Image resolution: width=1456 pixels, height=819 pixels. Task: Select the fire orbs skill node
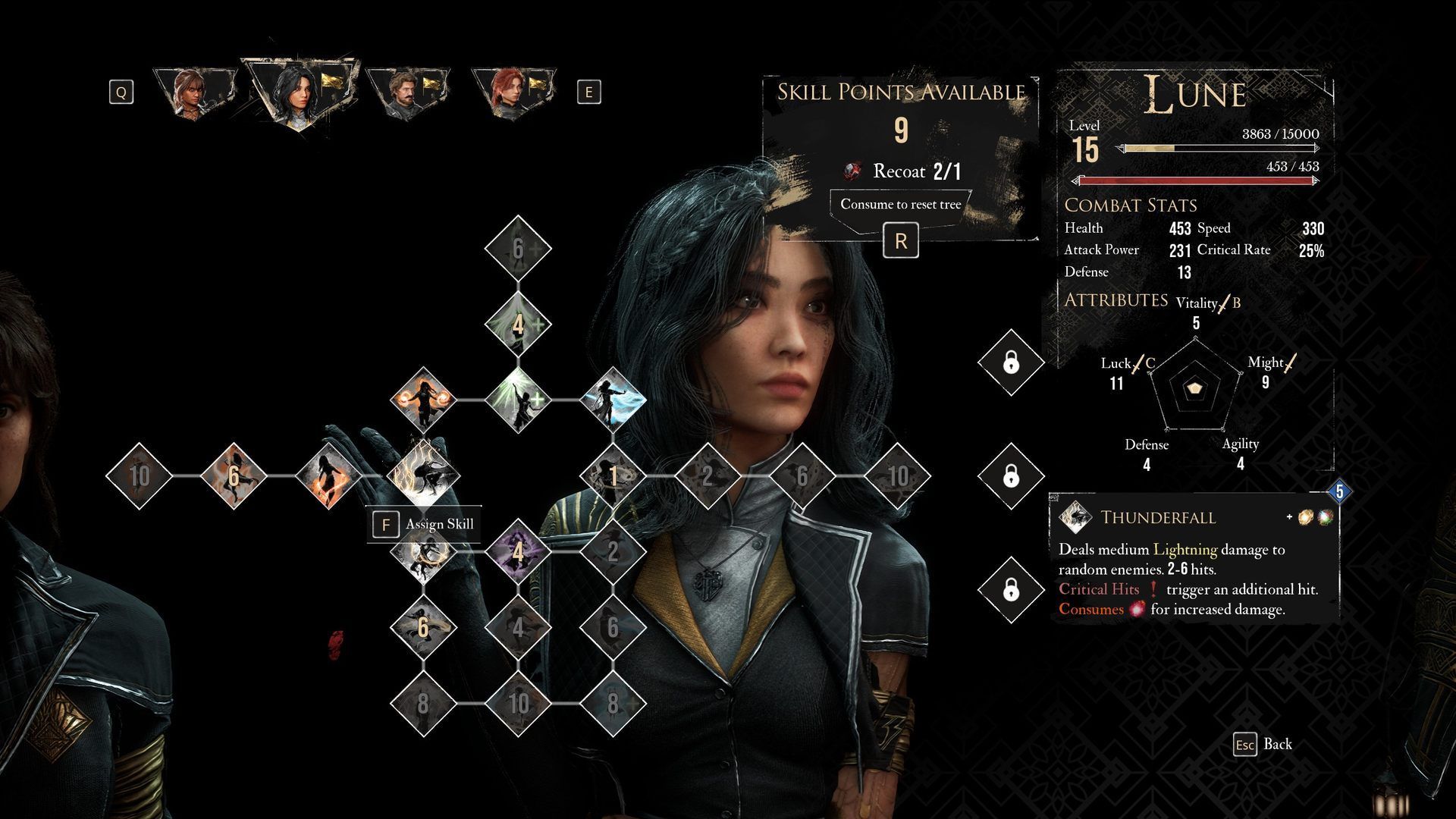pos(423,400)
